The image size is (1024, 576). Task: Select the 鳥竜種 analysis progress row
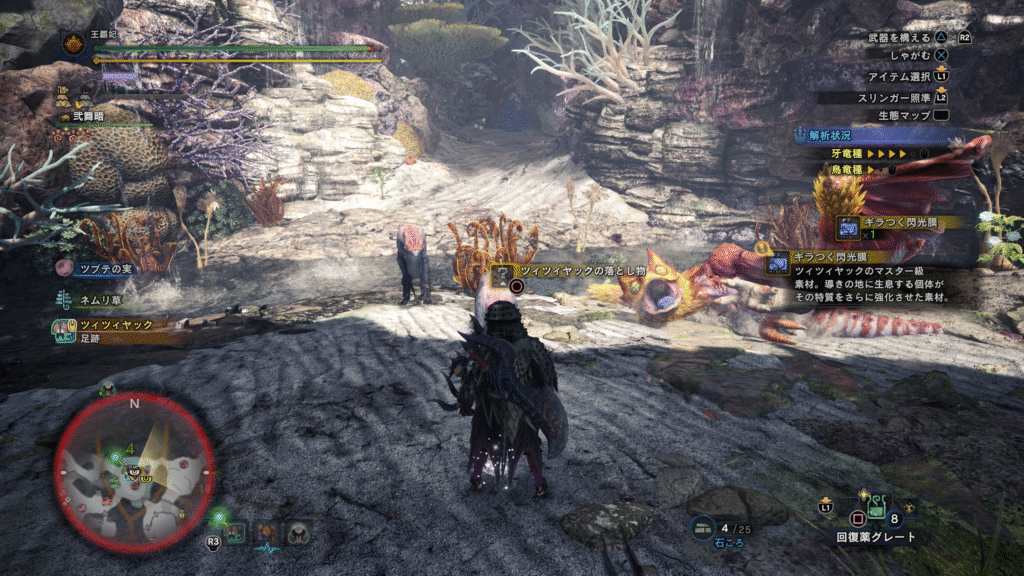pos(876,170)
